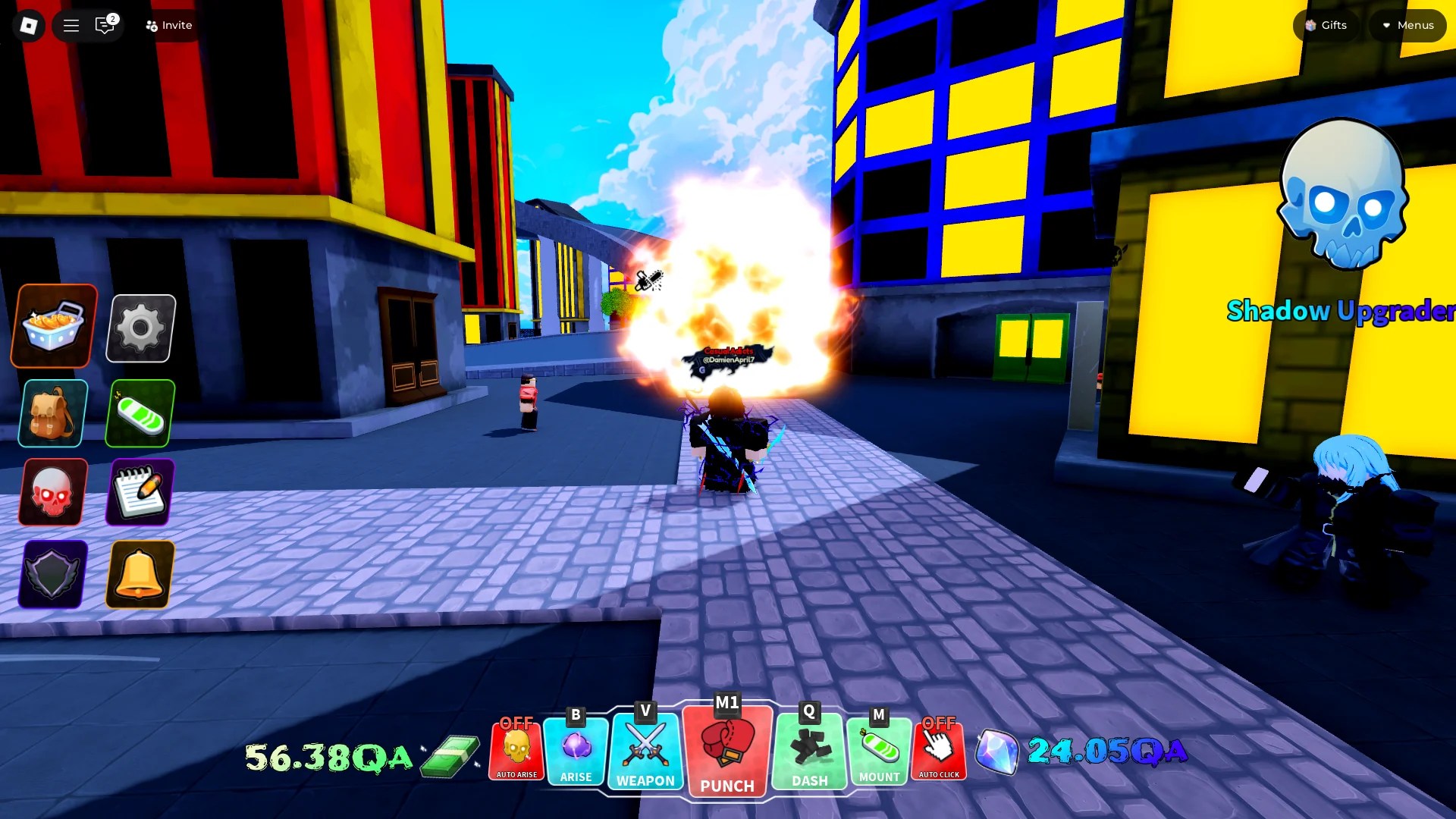1456x819 pixels.
Task: Open the backpack inventory icon
Action: (x=51, y=413)
